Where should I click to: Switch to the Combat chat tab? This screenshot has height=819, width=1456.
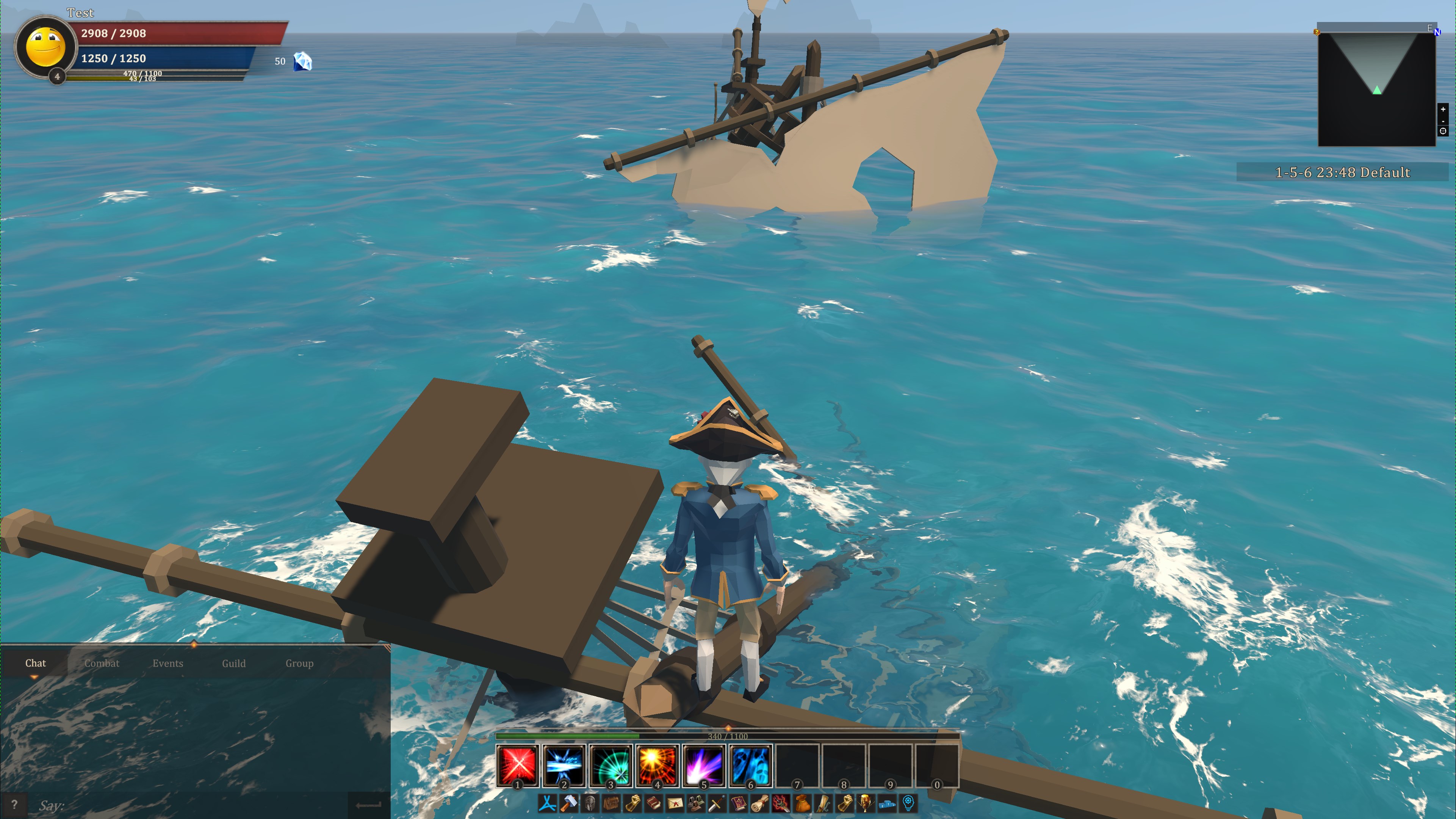(x=102, y=663)
